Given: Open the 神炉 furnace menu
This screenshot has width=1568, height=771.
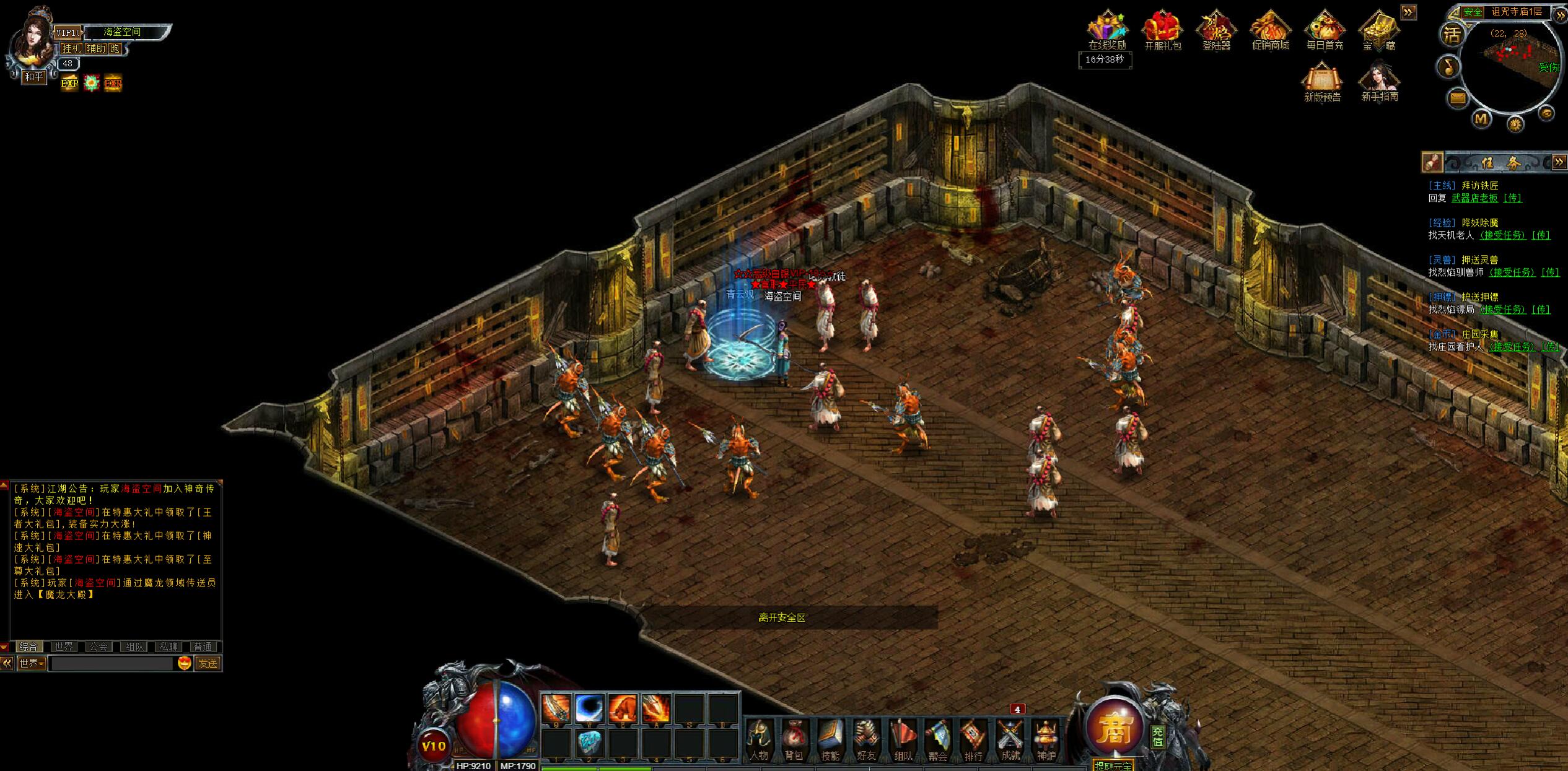Looking at the screenshot, I should pyautogui.click(x=1046, y=740).
